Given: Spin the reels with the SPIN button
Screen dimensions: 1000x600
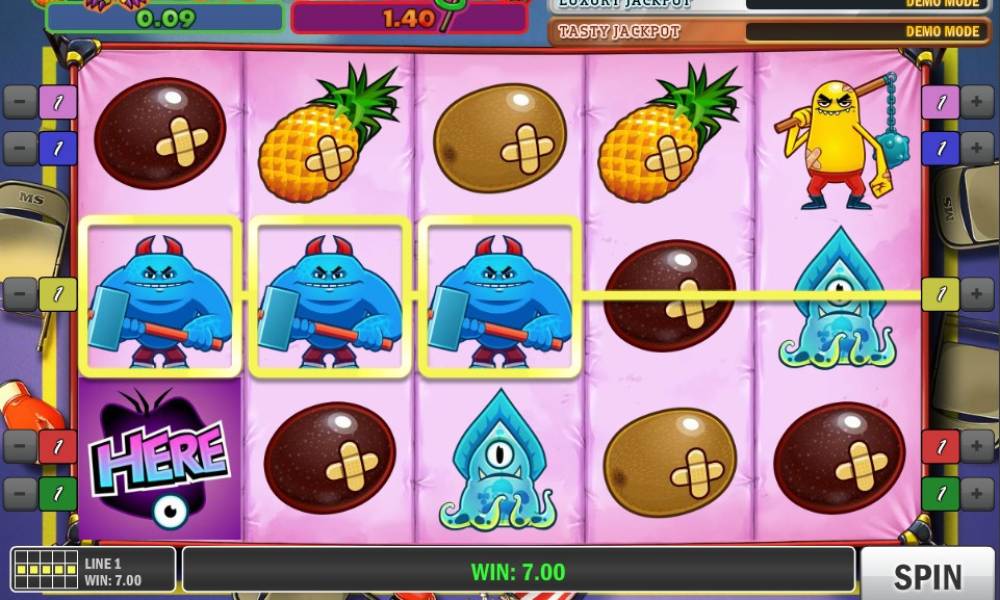Looking at the screenshot, I should coord(926,574).
